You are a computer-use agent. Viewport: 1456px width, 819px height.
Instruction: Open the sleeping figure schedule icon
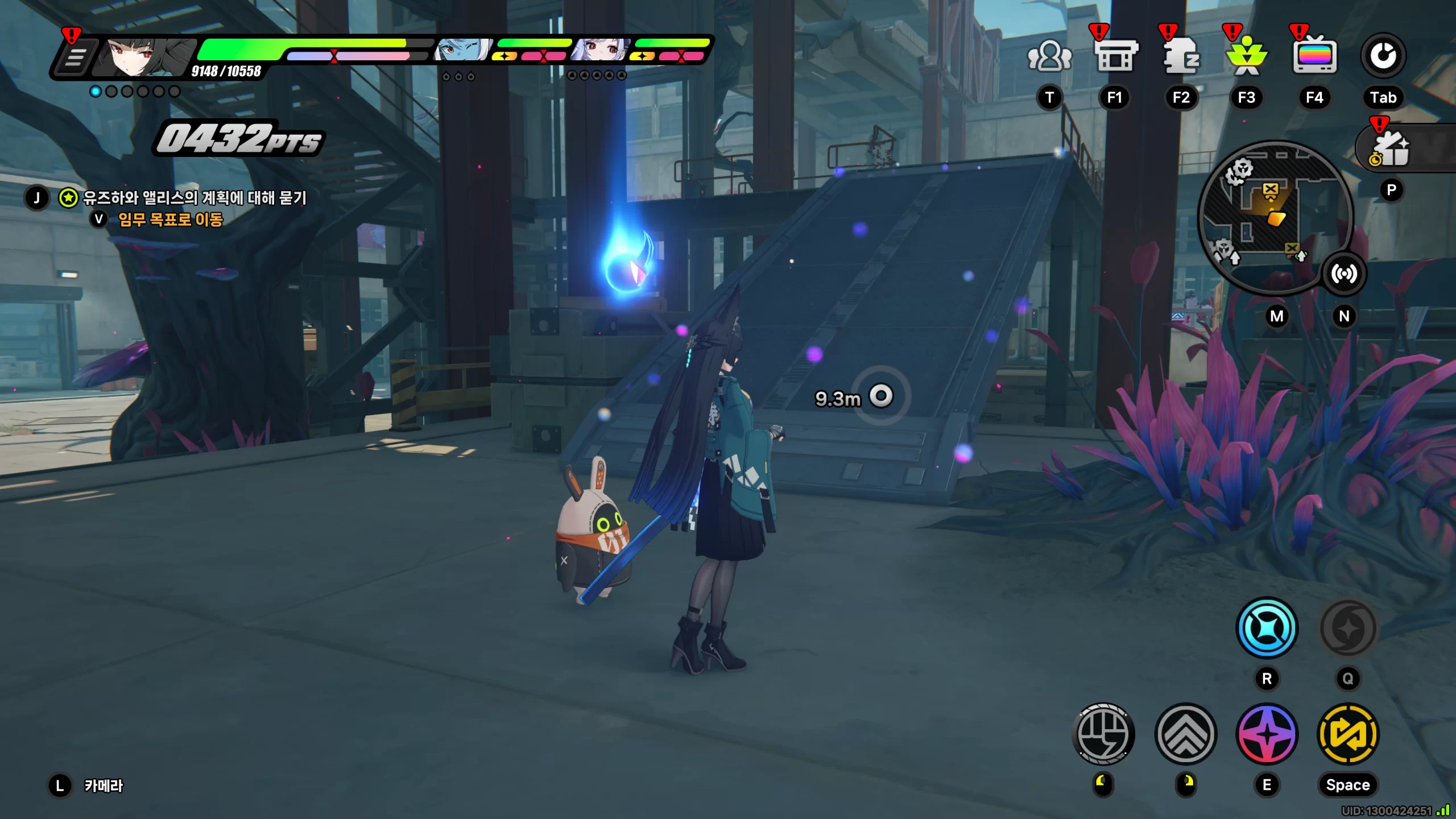1181,56
